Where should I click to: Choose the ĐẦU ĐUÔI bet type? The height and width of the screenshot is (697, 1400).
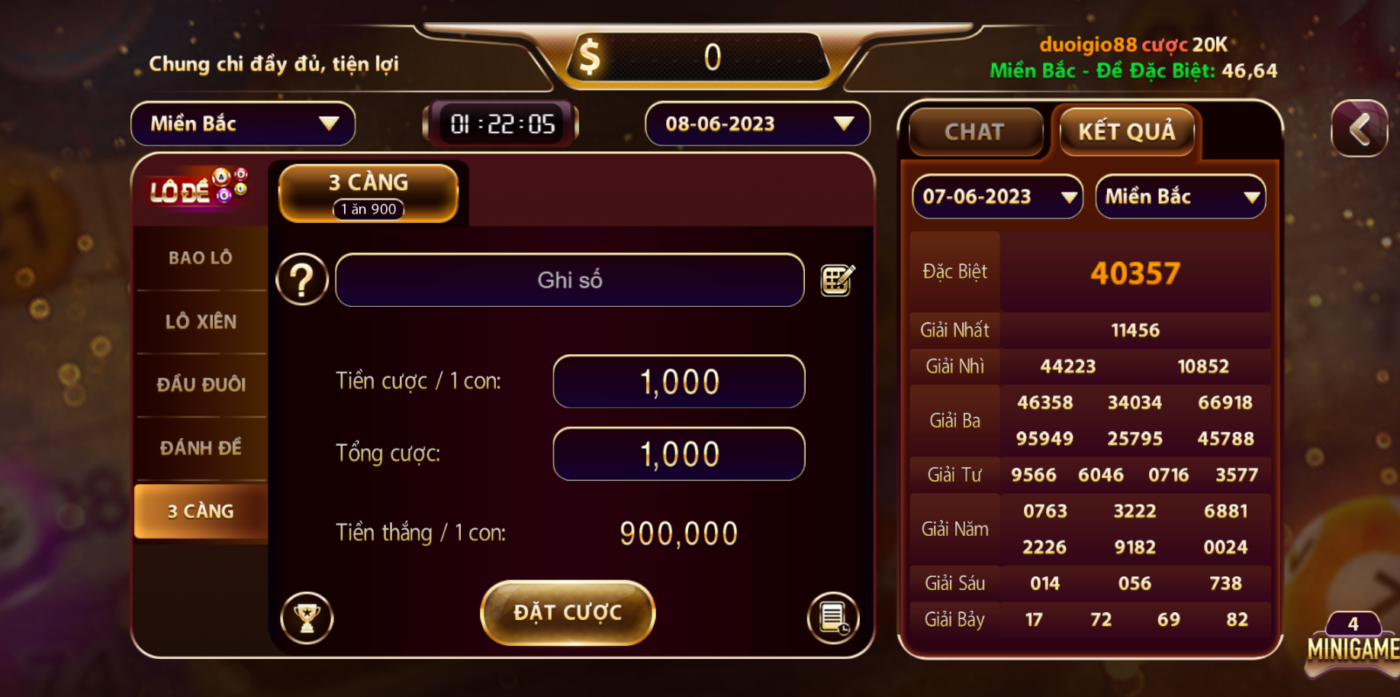pos(200,385)
